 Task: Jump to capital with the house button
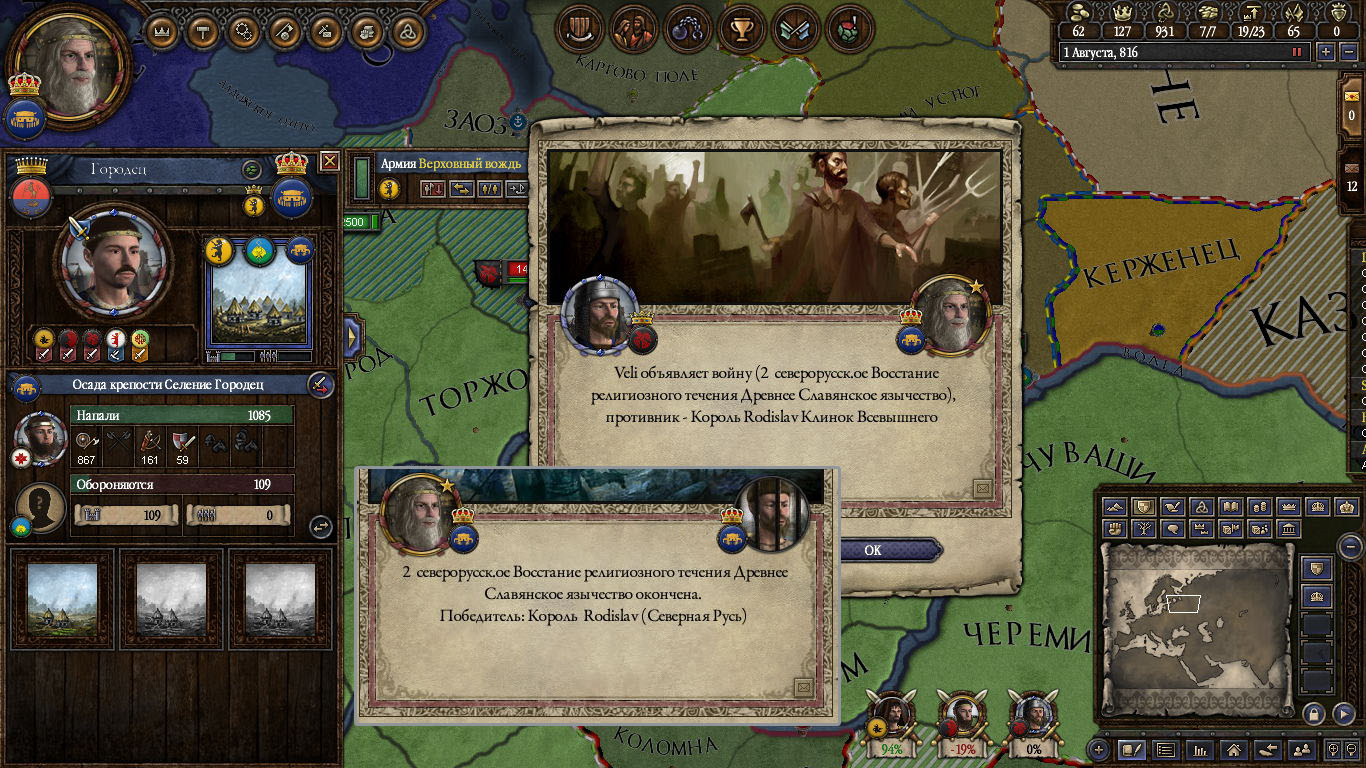coord(1234,749)
